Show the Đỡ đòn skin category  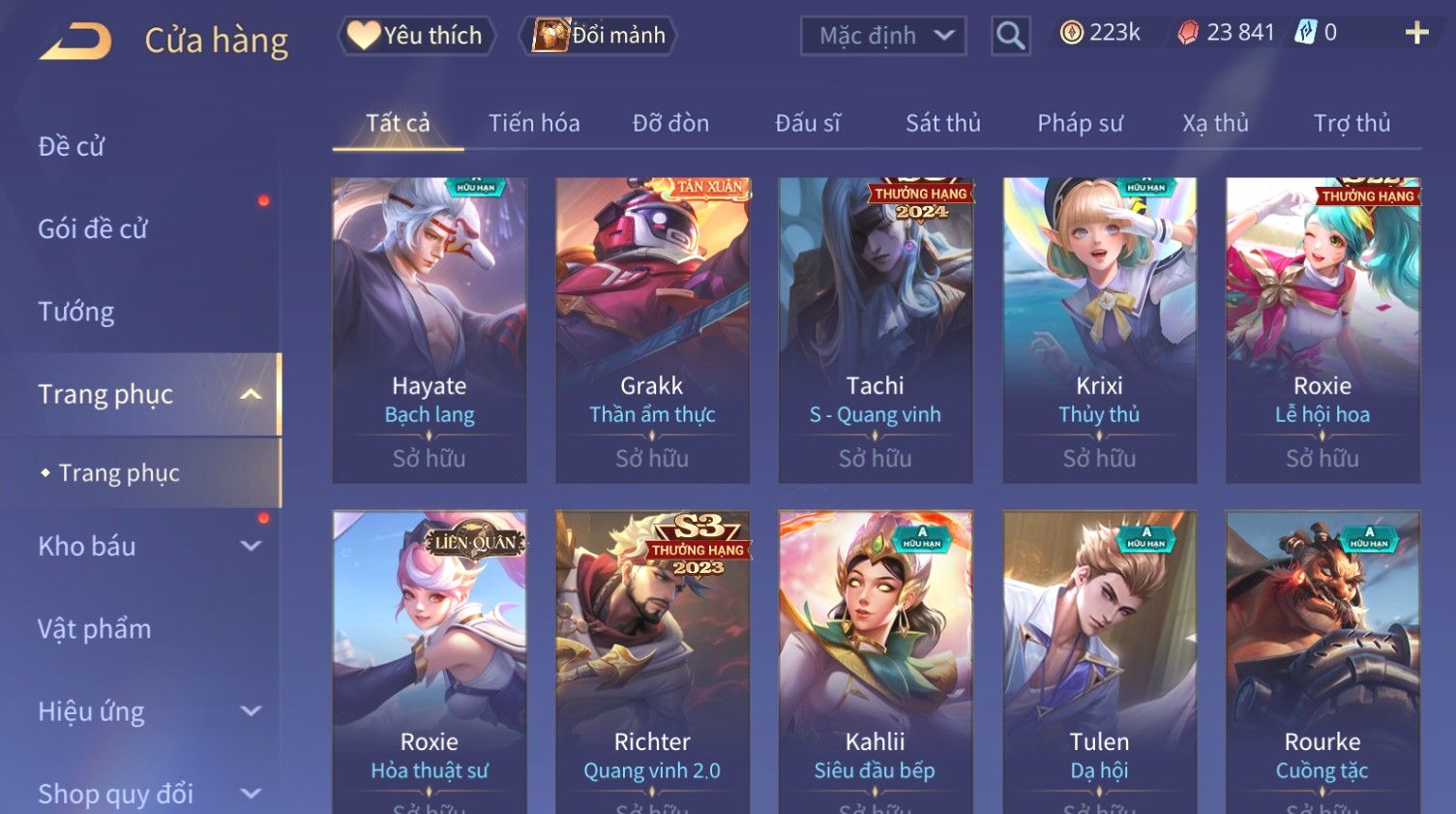point(670,123)
